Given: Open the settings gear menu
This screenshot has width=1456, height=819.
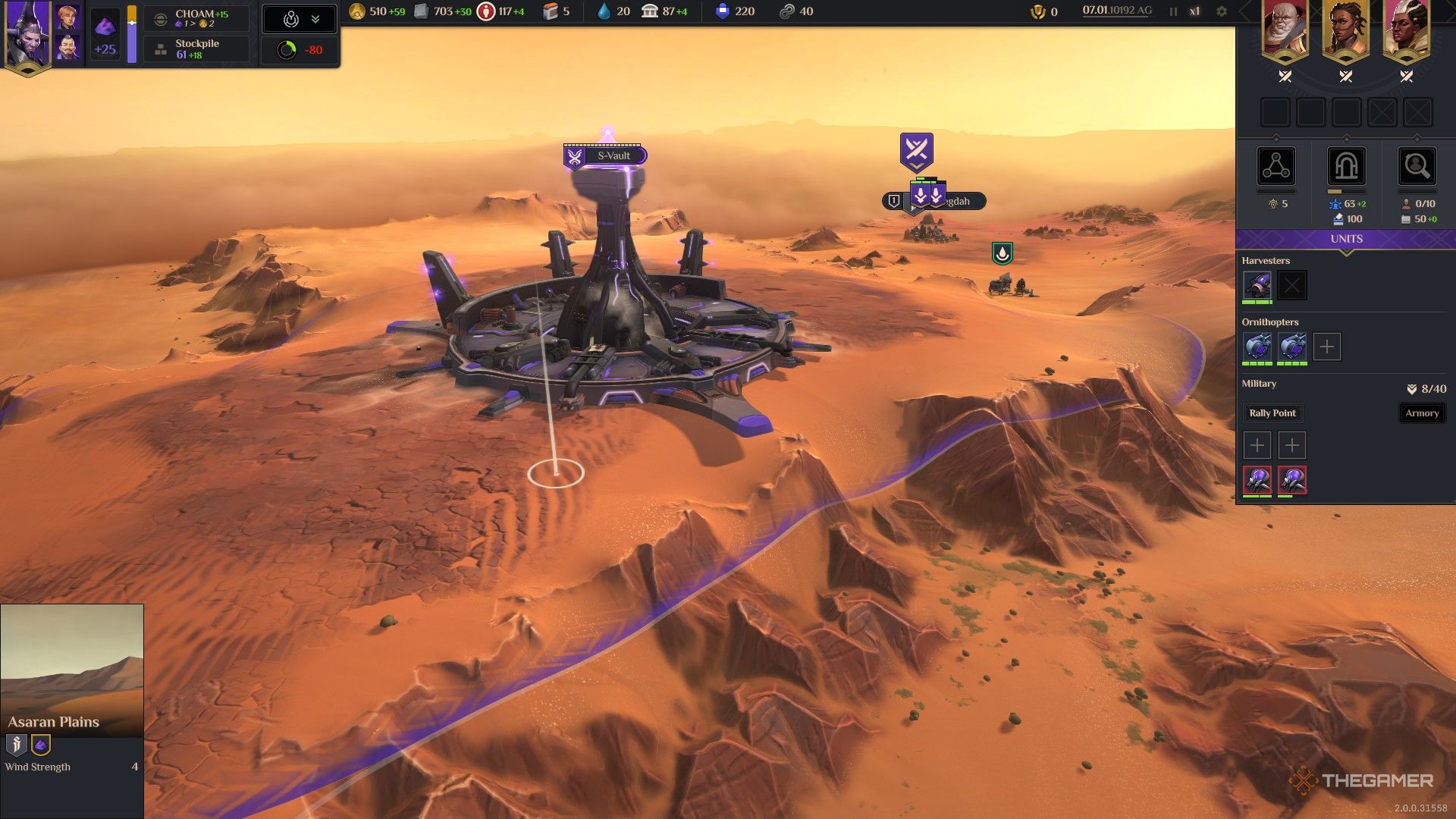Looking at the screenshot, I should click(1222, 11).
